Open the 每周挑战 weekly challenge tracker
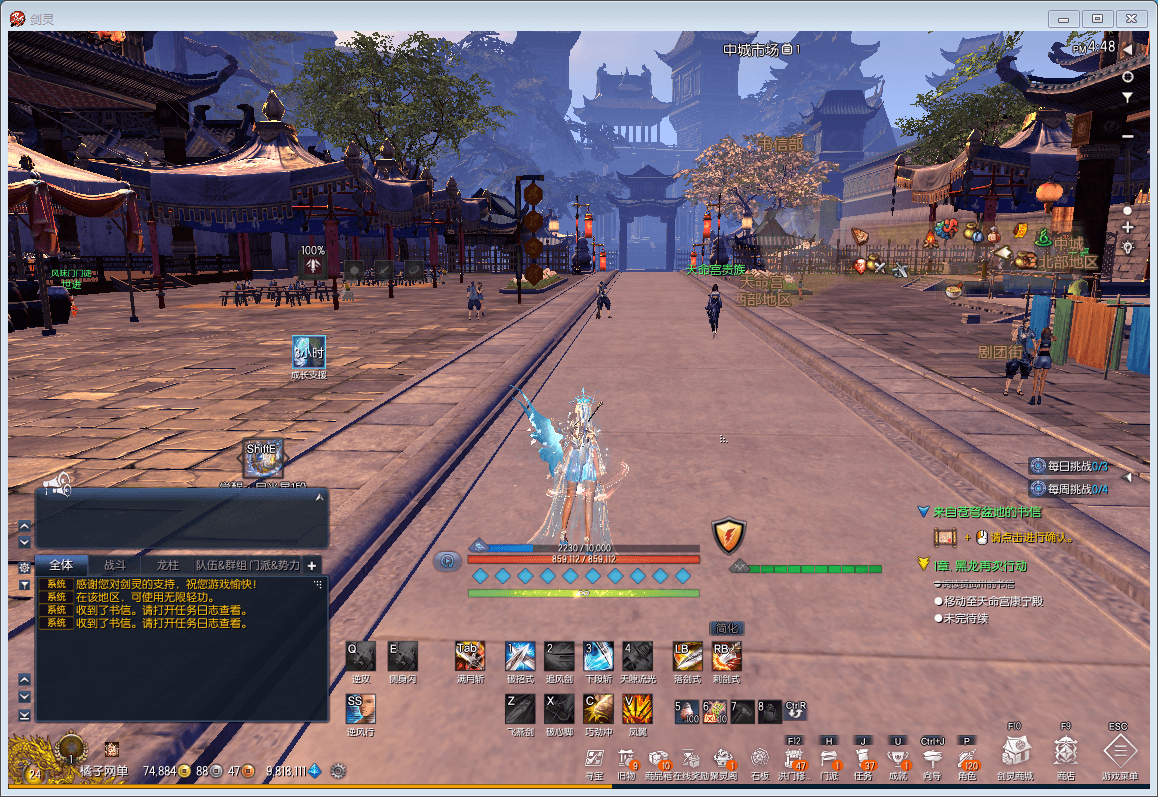1158x797 pixels. (1072, 489)
